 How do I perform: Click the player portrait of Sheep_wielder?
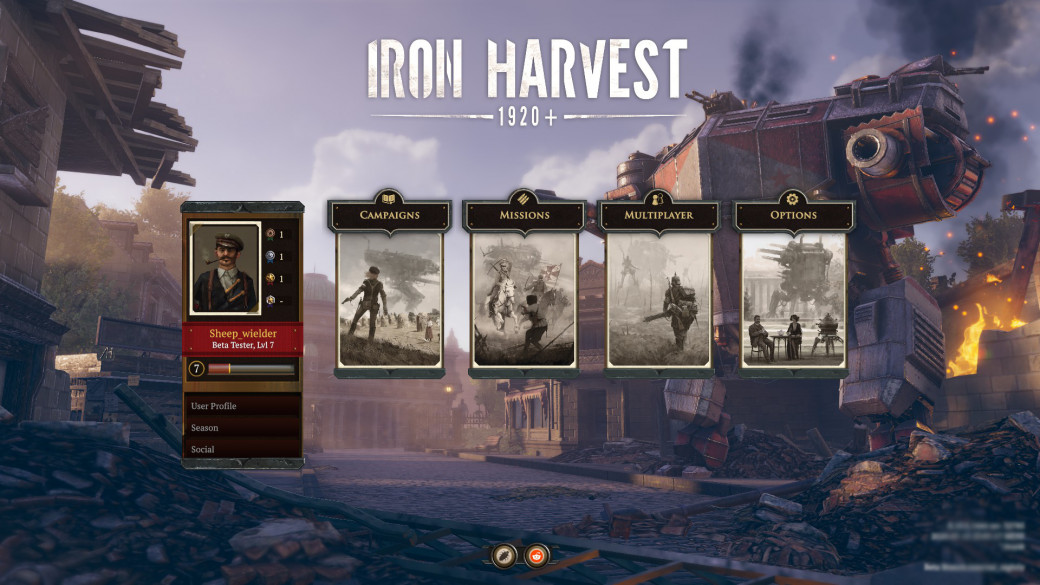(225, 268)
